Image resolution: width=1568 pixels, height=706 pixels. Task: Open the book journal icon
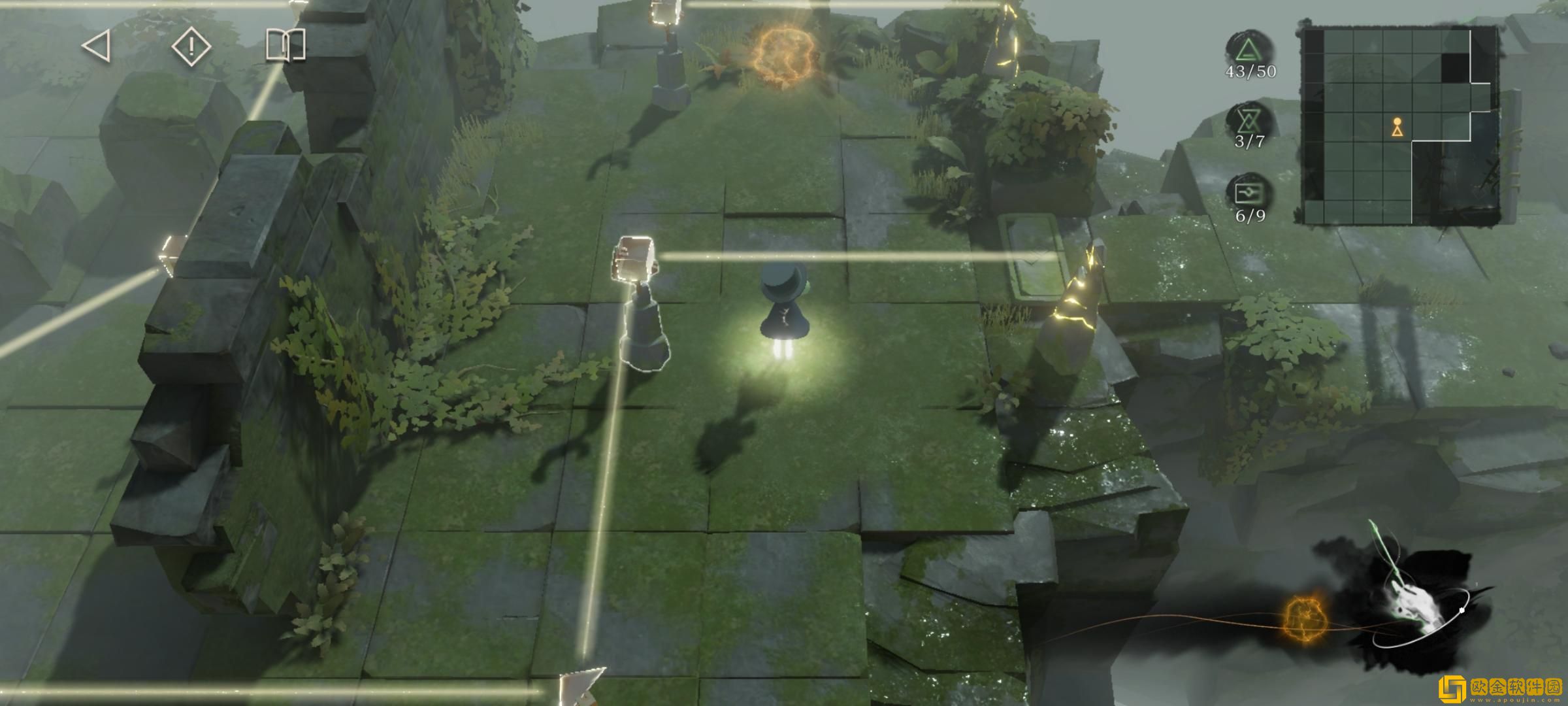286,46
